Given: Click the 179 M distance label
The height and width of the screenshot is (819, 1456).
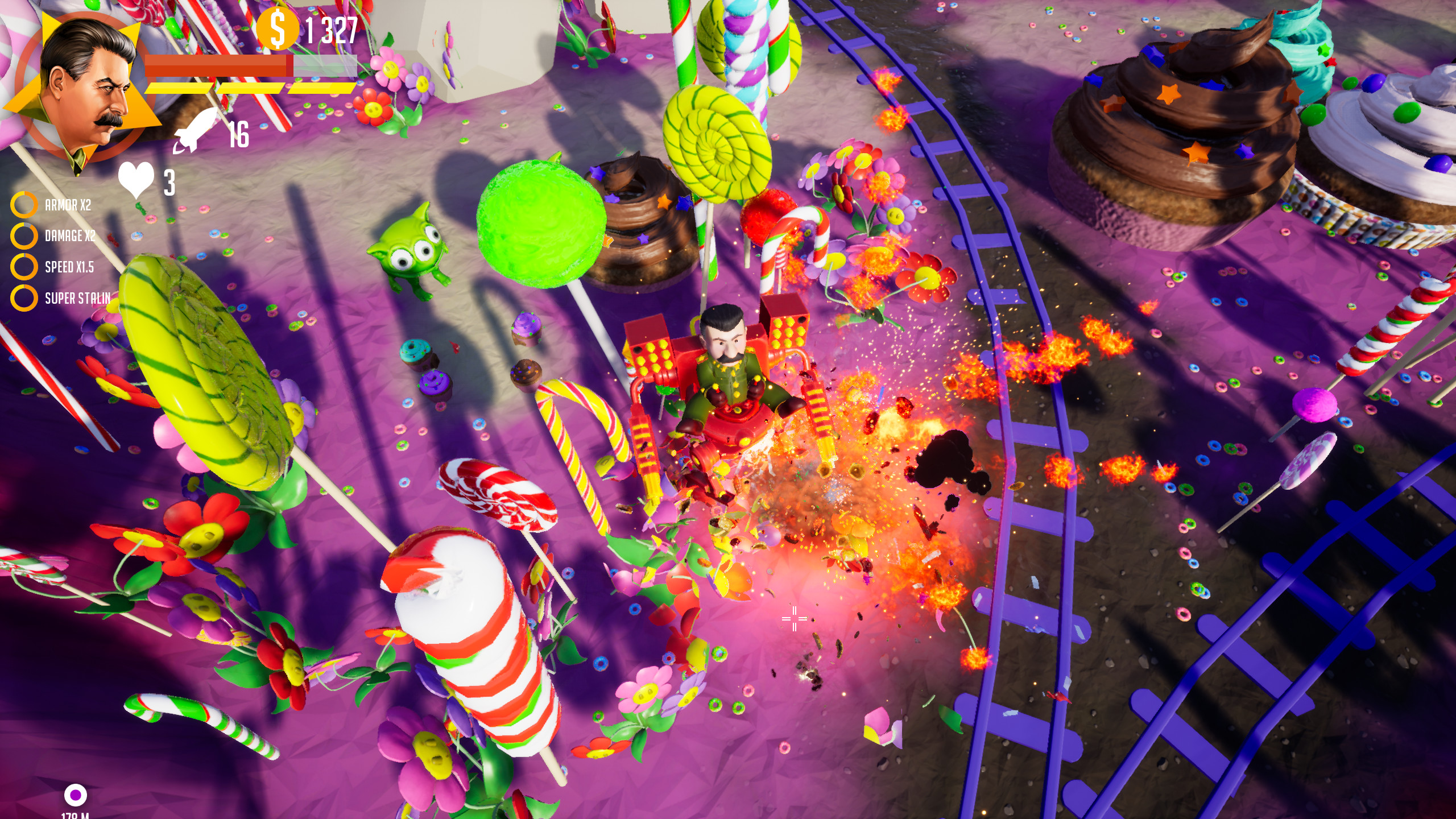Looking at the screenshot, I should [x=76, y=816].
